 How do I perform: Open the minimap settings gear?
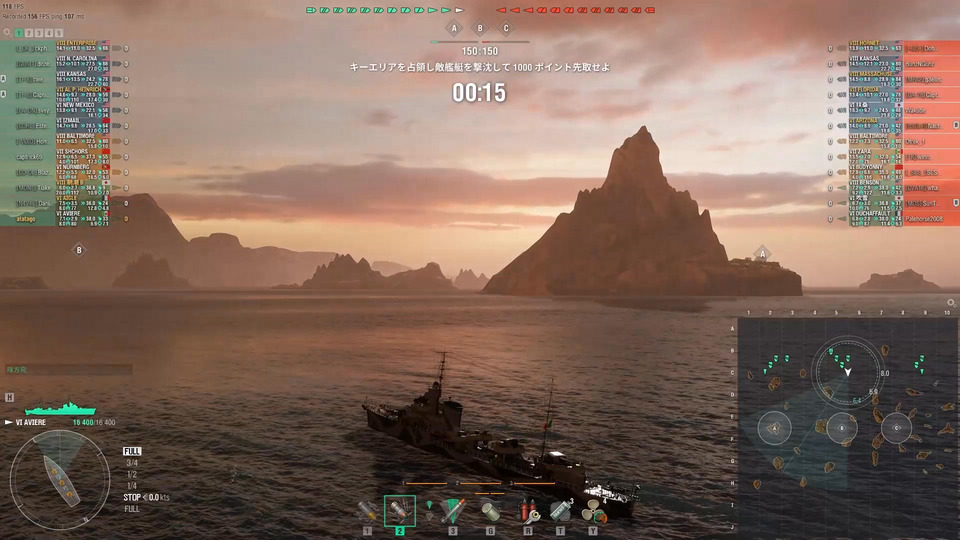tap(951, 302)
